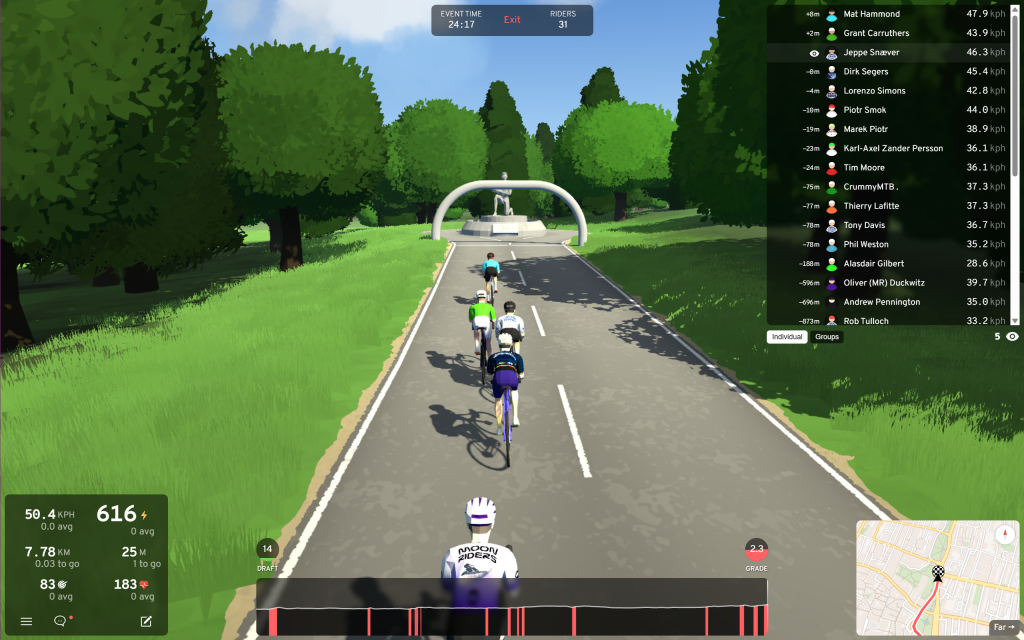Select Oliver (MR) Duckwitz in rider list

(886, 283)
